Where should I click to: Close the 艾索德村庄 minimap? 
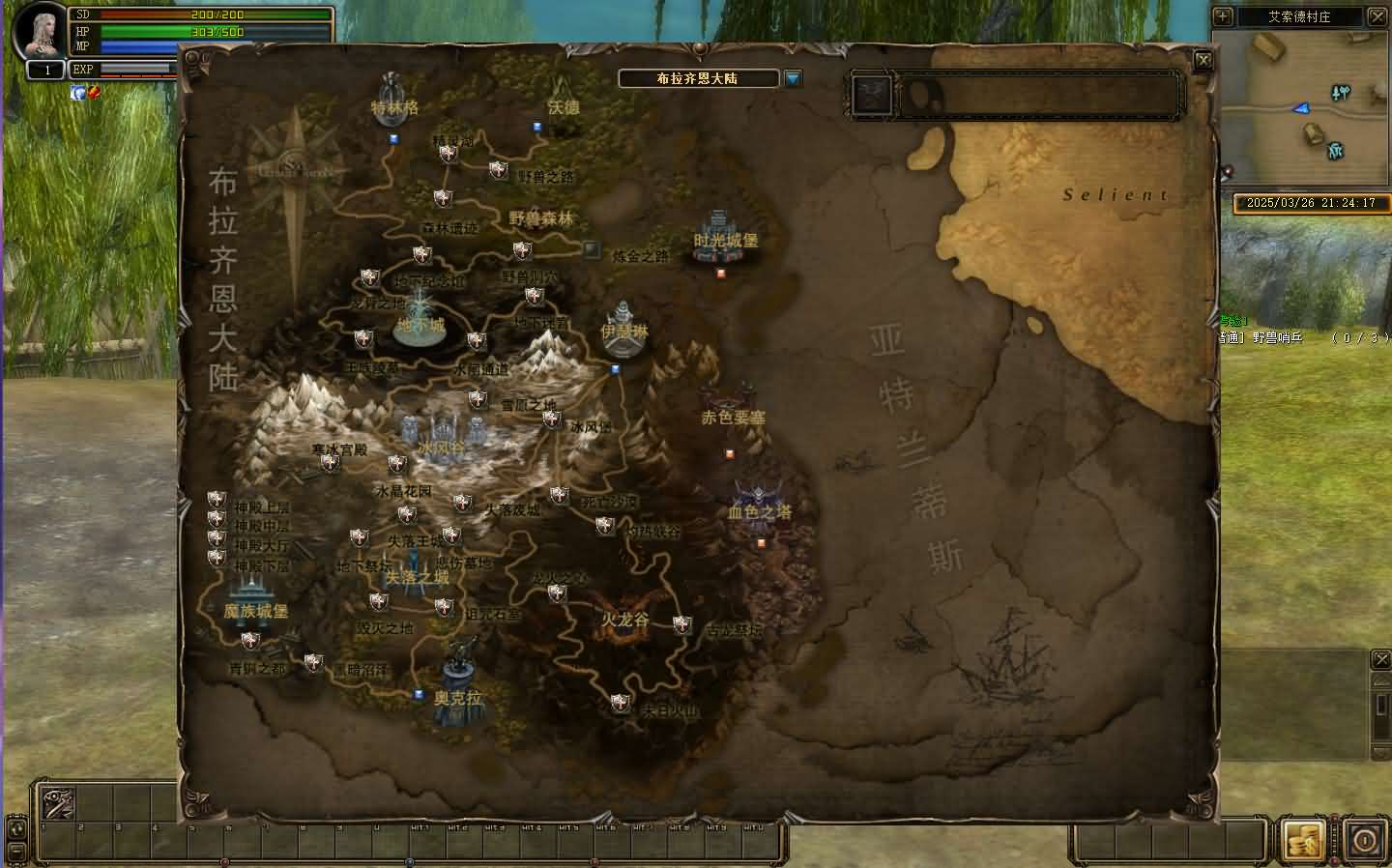pos(1377,16)
